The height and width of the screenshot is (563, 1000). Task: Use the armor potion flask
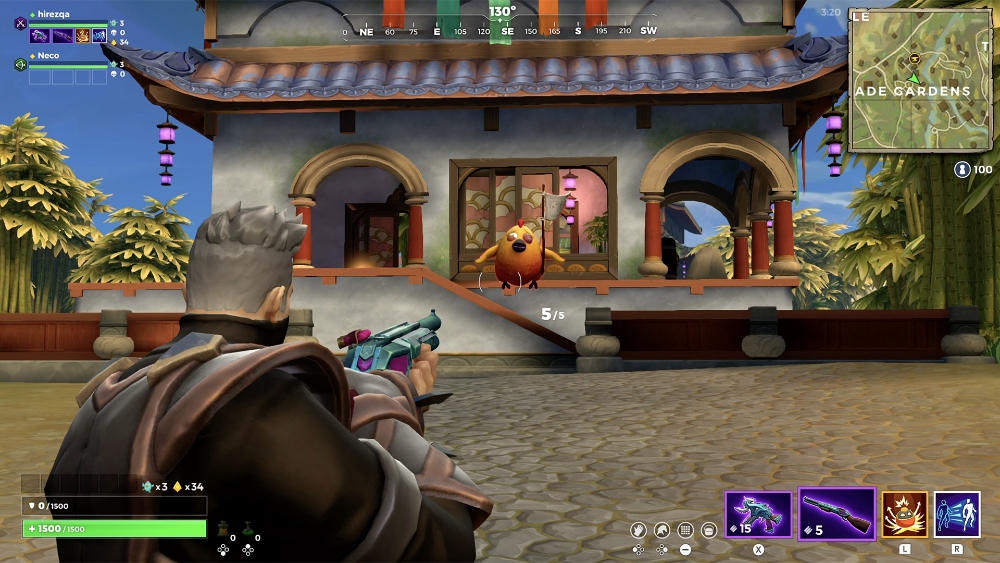(x=224, y=527)
